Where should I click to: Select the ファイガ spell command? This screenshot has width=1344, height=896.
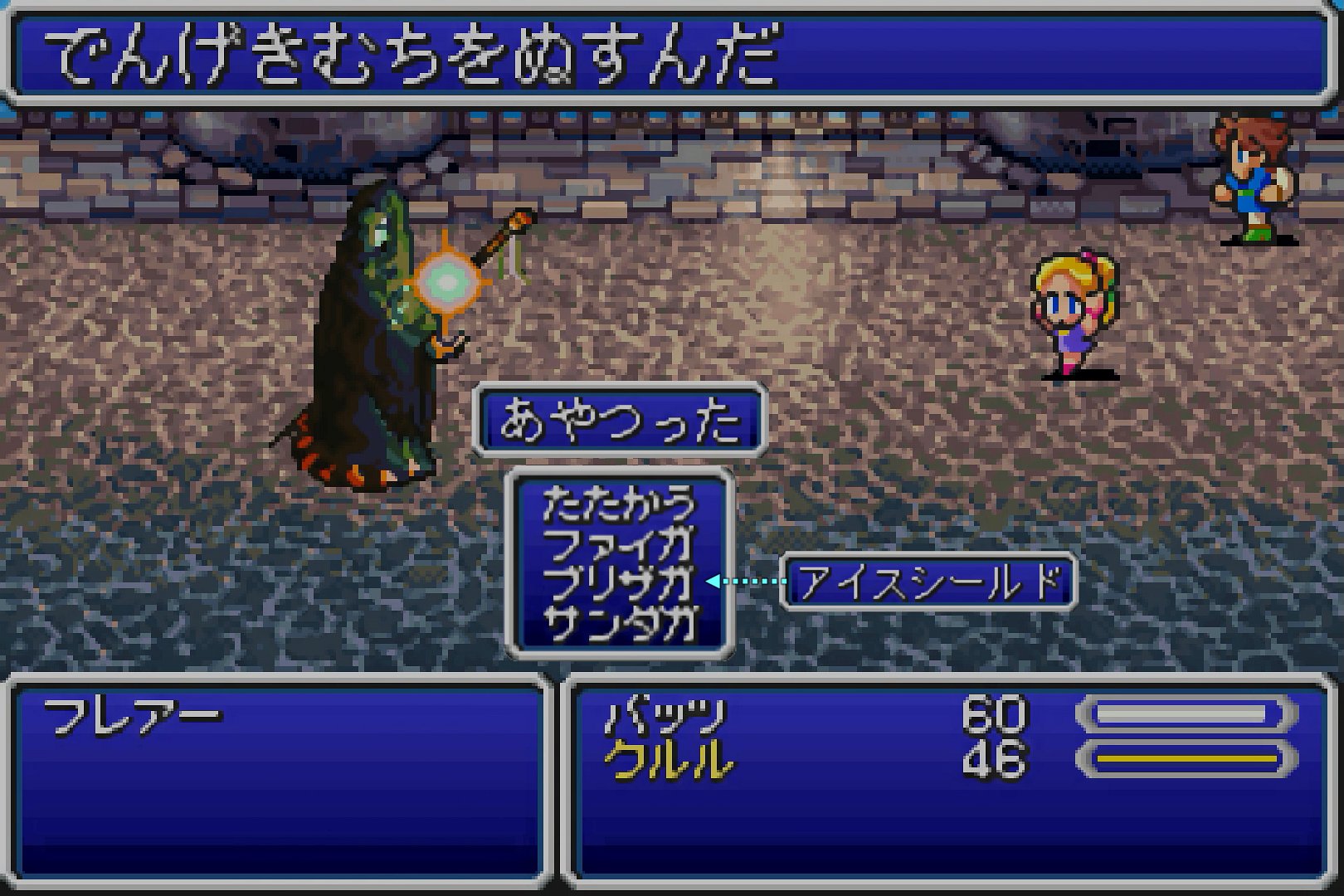[619, 543]
